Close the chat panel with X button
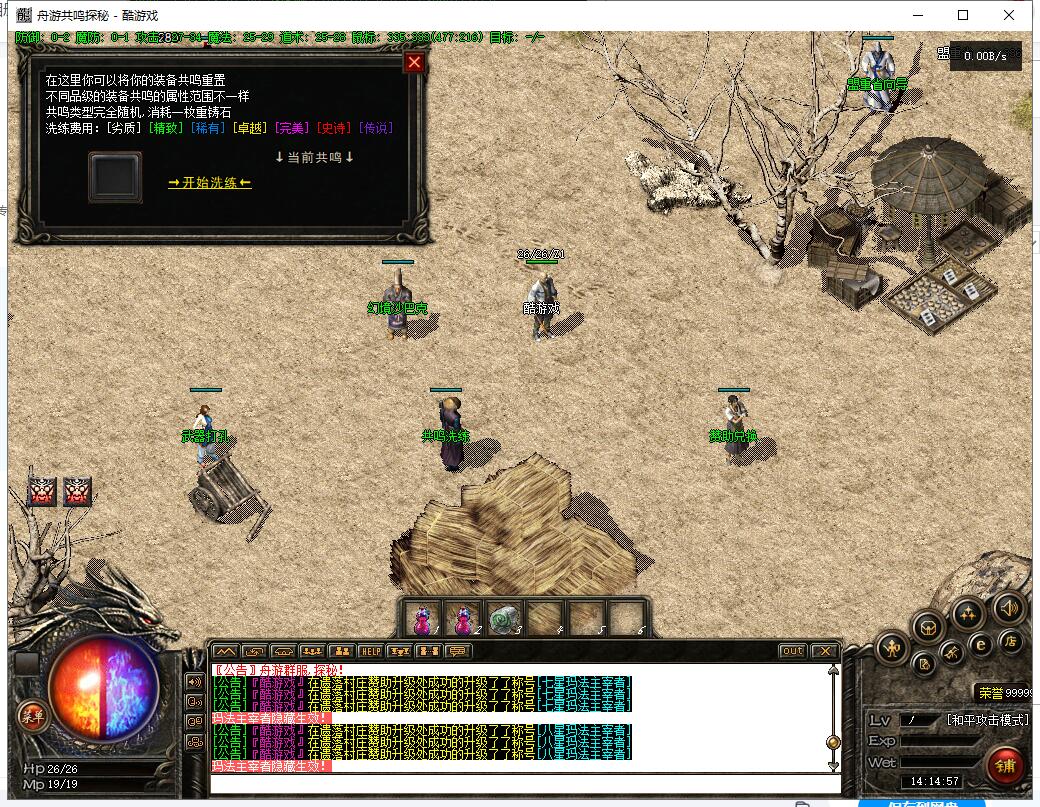The height and width of the screenshot is (807, 1040). [824, 651]
